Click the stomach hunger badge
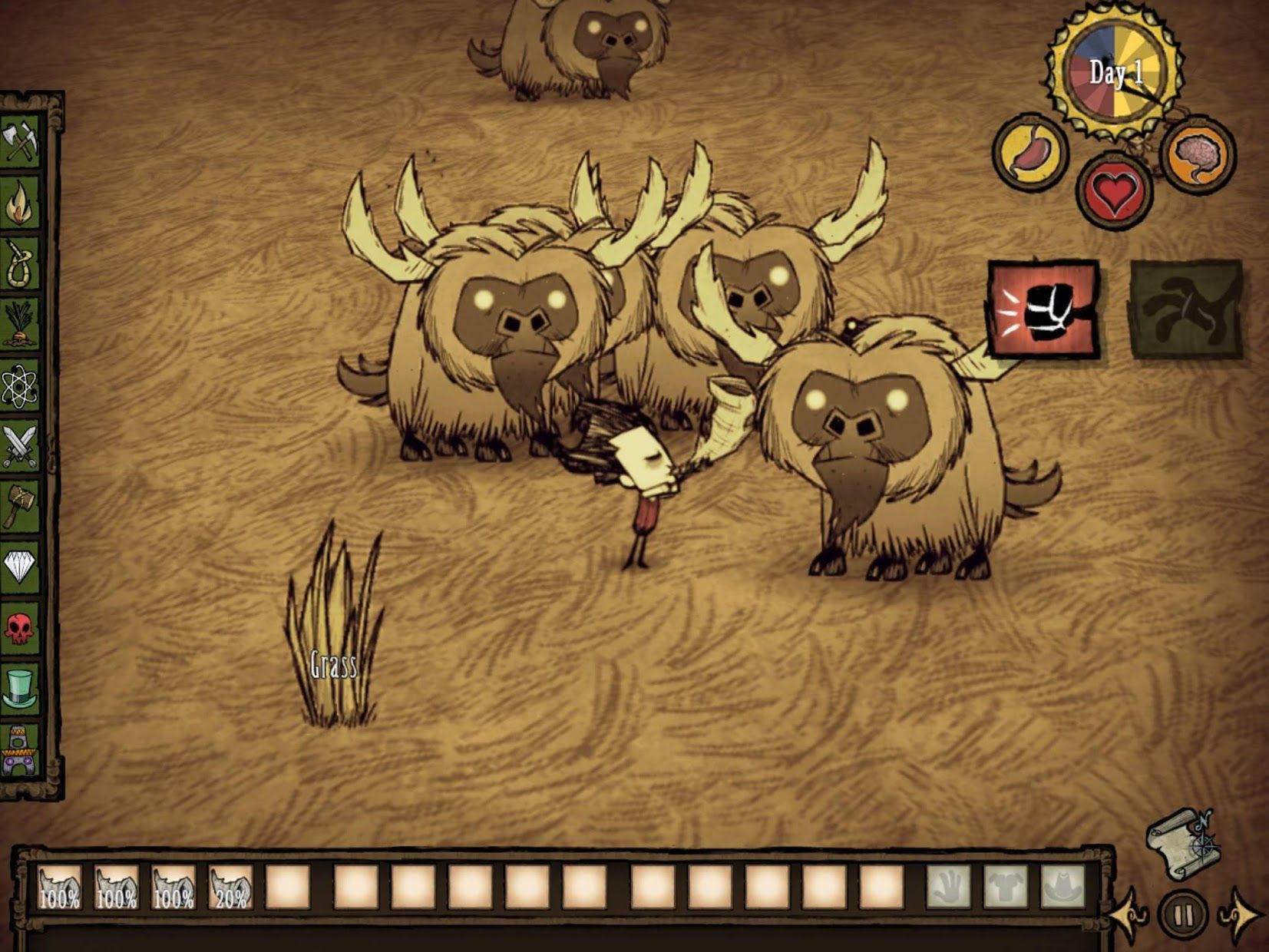The image size is (1269, 952). click(1029, 154)
